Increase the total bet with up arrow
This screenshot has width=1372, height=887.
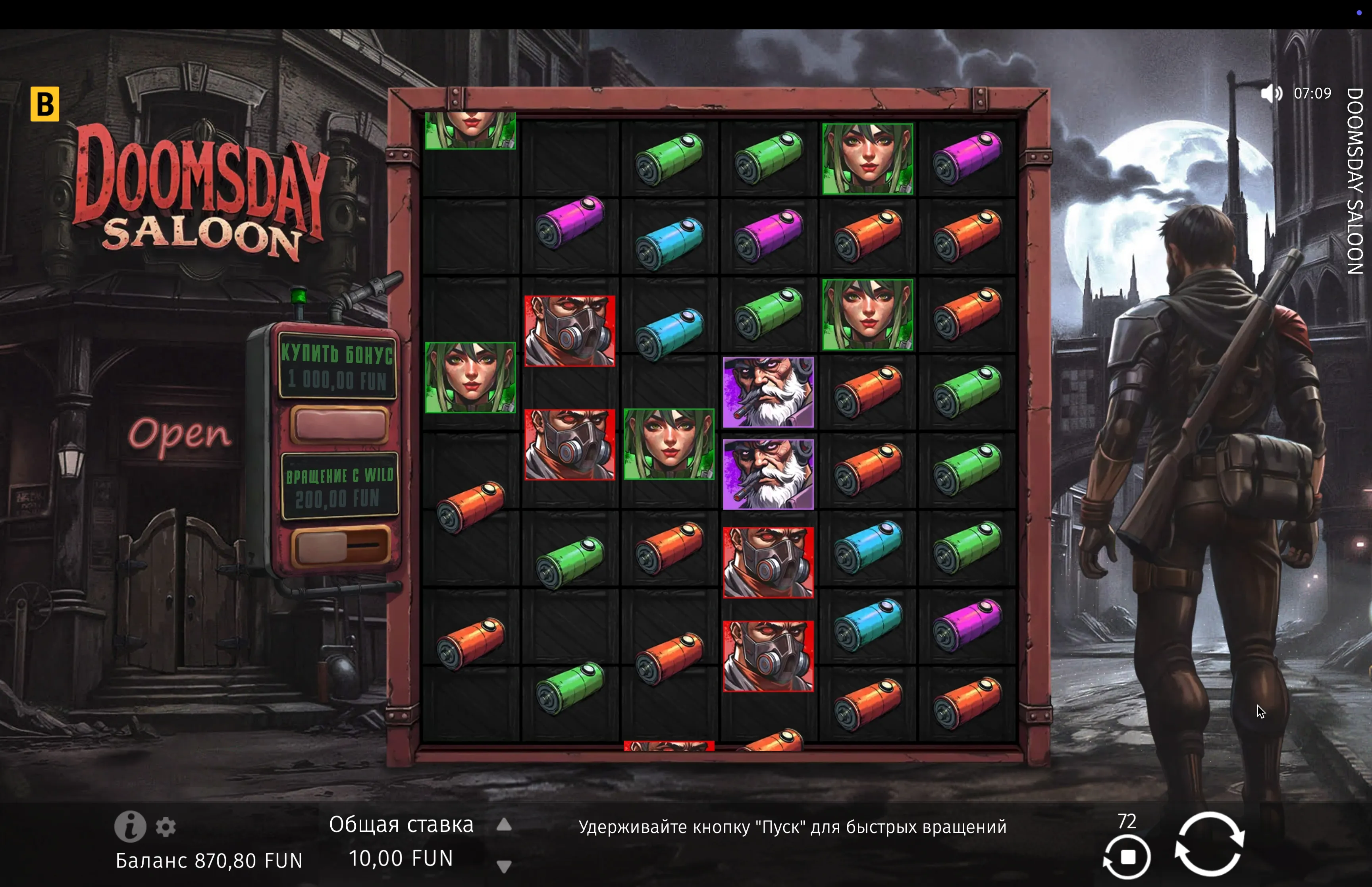click(504, 825)
